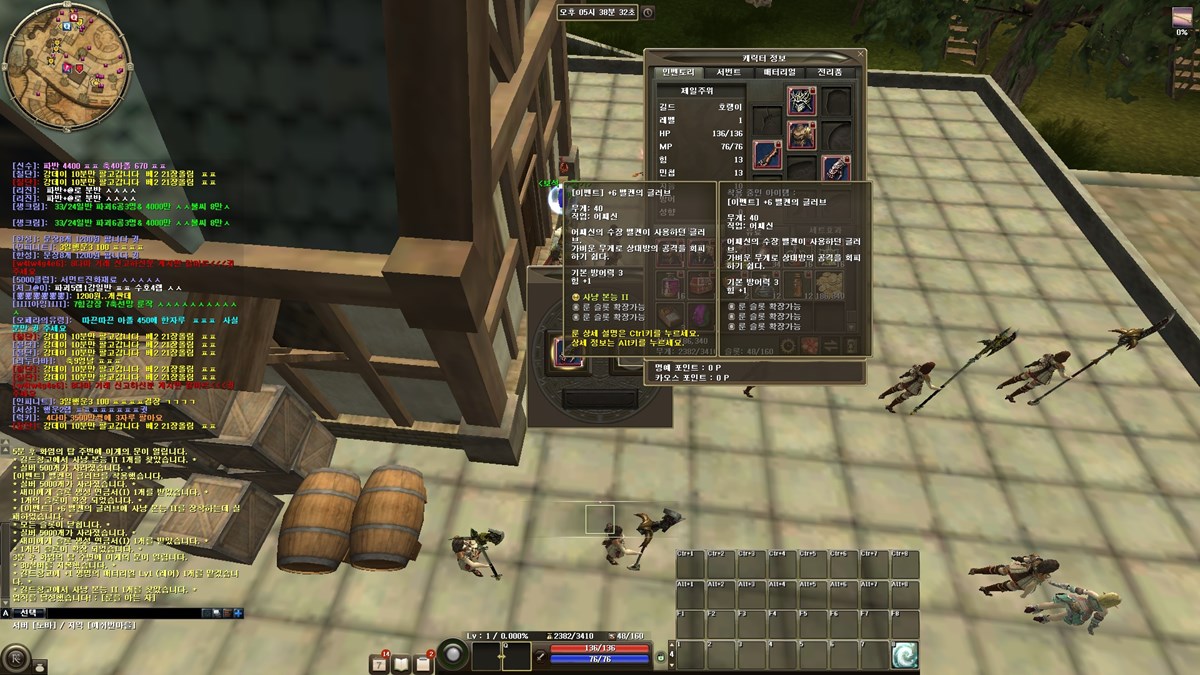Viewport: 1200px width, 675px height.
Task: Select the equipped weapon slot
Action: (767, 153)
